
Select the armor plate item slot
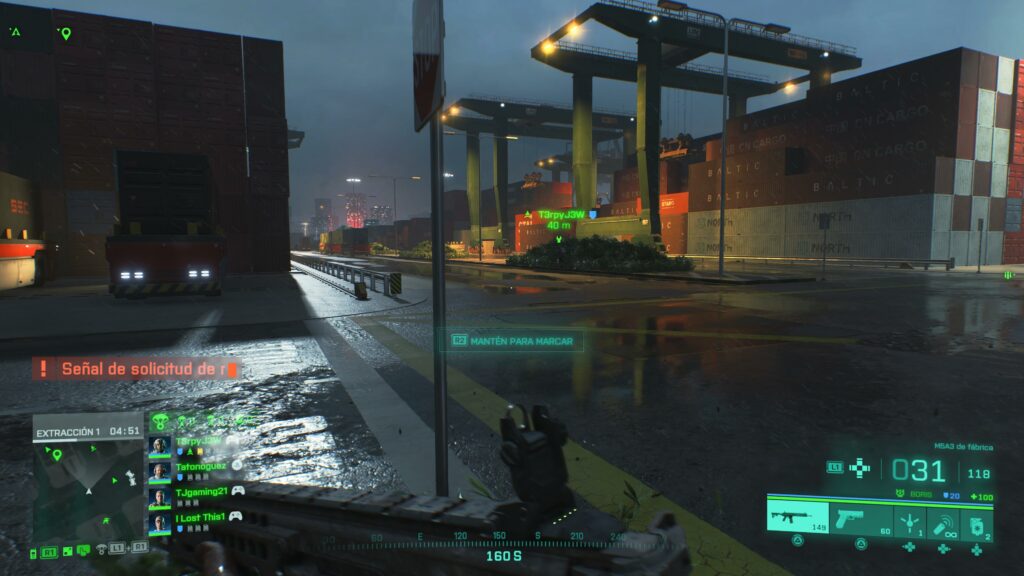(x=976, y=522)
